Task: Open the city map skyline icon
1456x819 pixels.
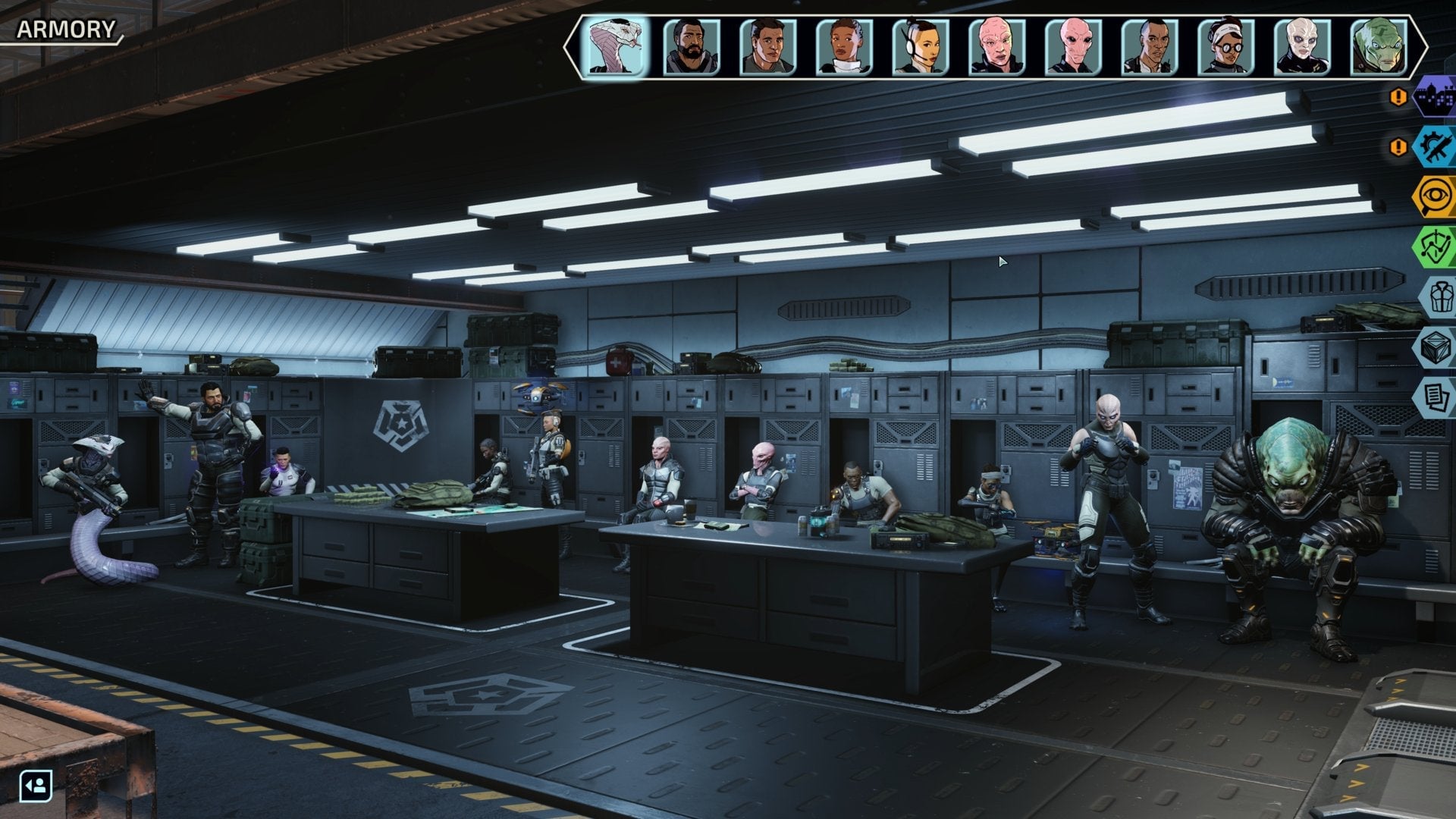Action: click(1435, 97)
